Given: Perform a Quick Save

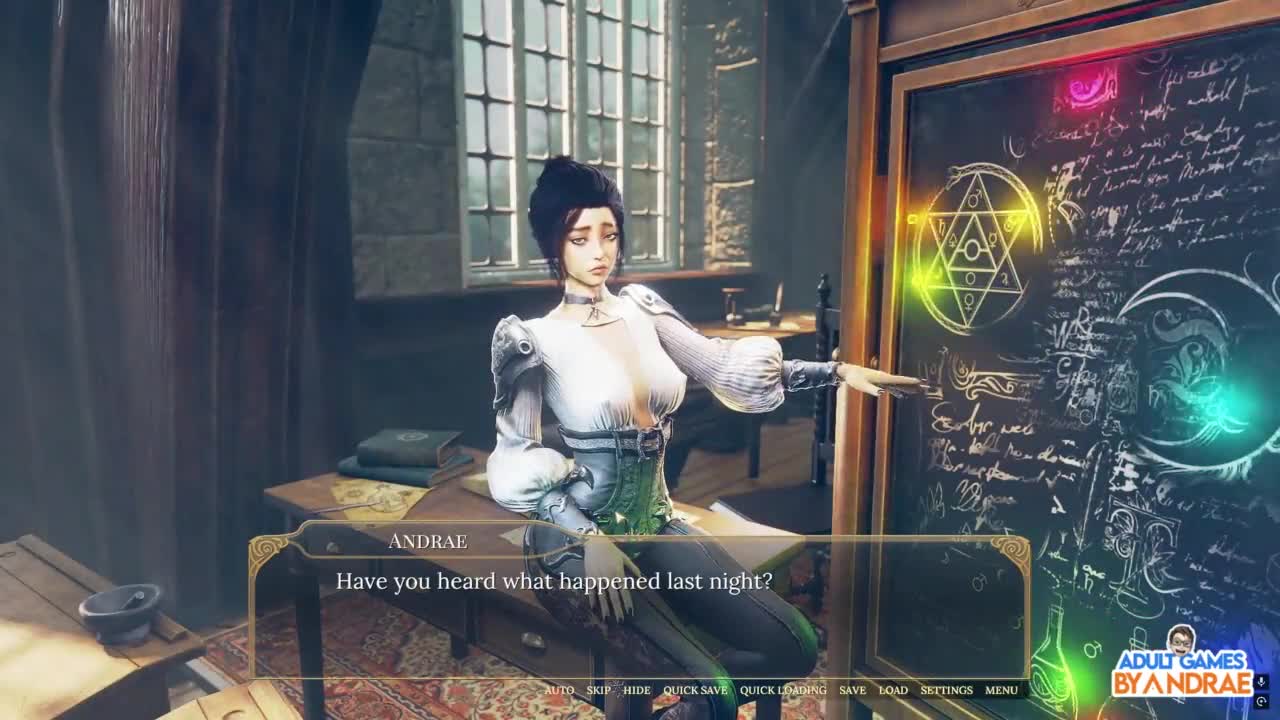Looking at the screenshot, I should [x=695, y=690].
